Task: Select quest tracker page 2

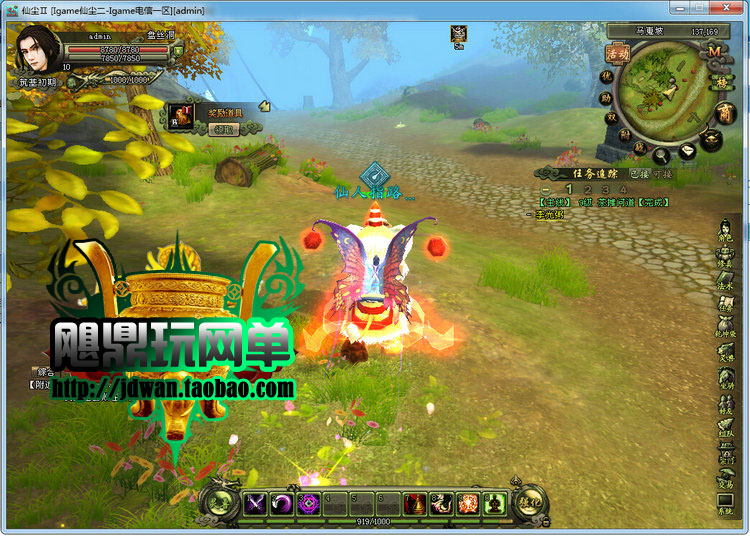Action: (x=587, y=189)
